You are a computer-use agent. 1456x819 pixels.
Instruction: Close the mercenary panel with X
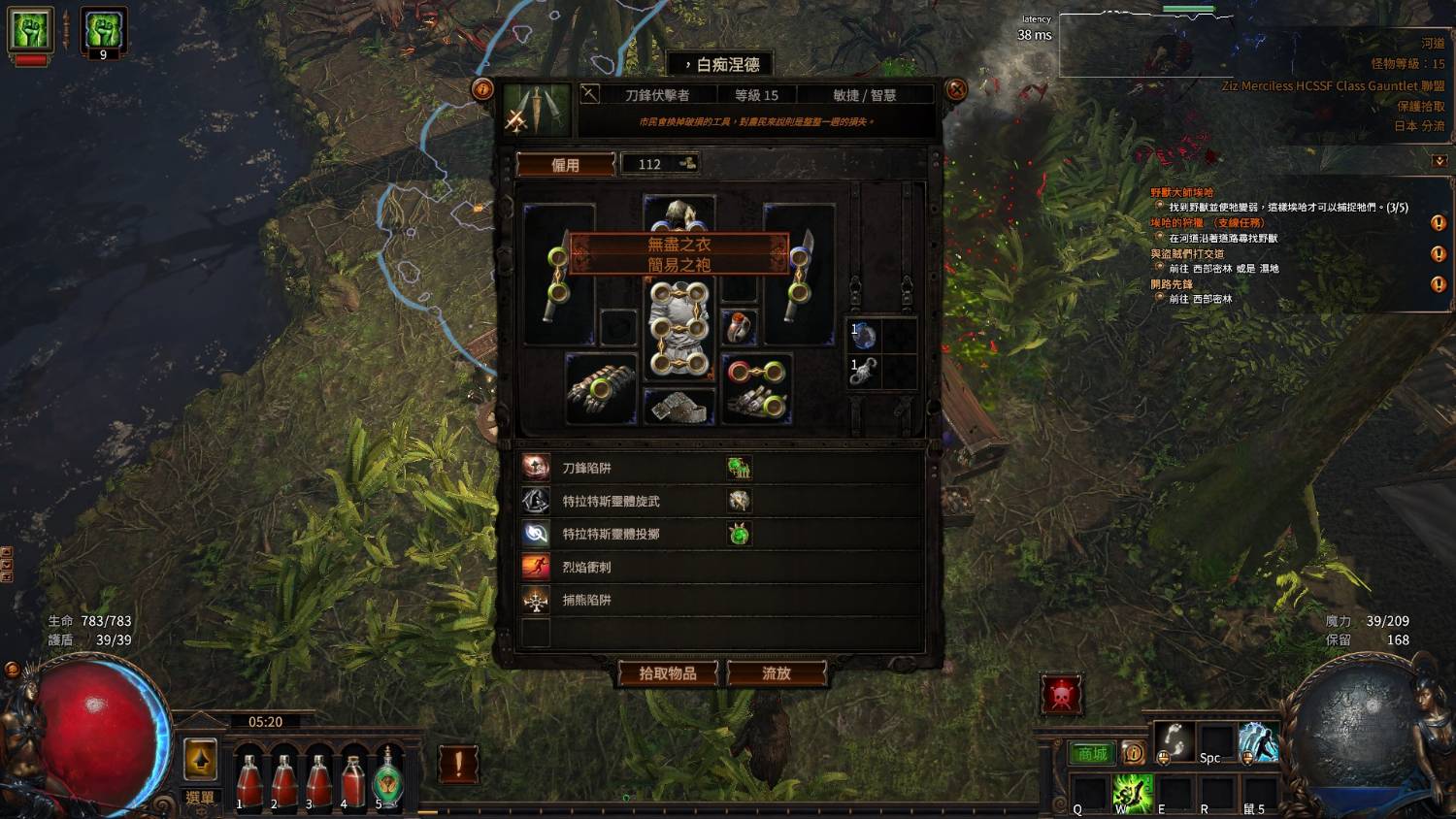[x=956, y=89]
